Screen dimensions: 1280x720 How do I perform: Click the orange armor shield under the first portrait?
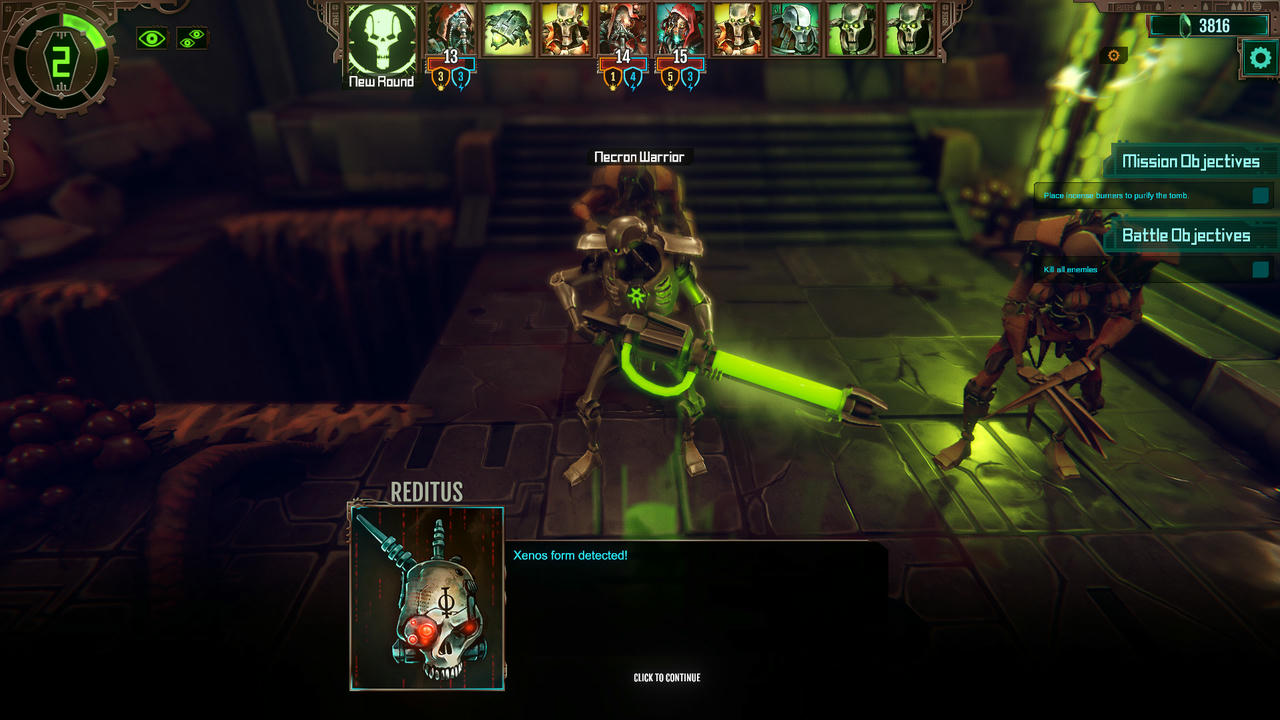tap(441, 76)
